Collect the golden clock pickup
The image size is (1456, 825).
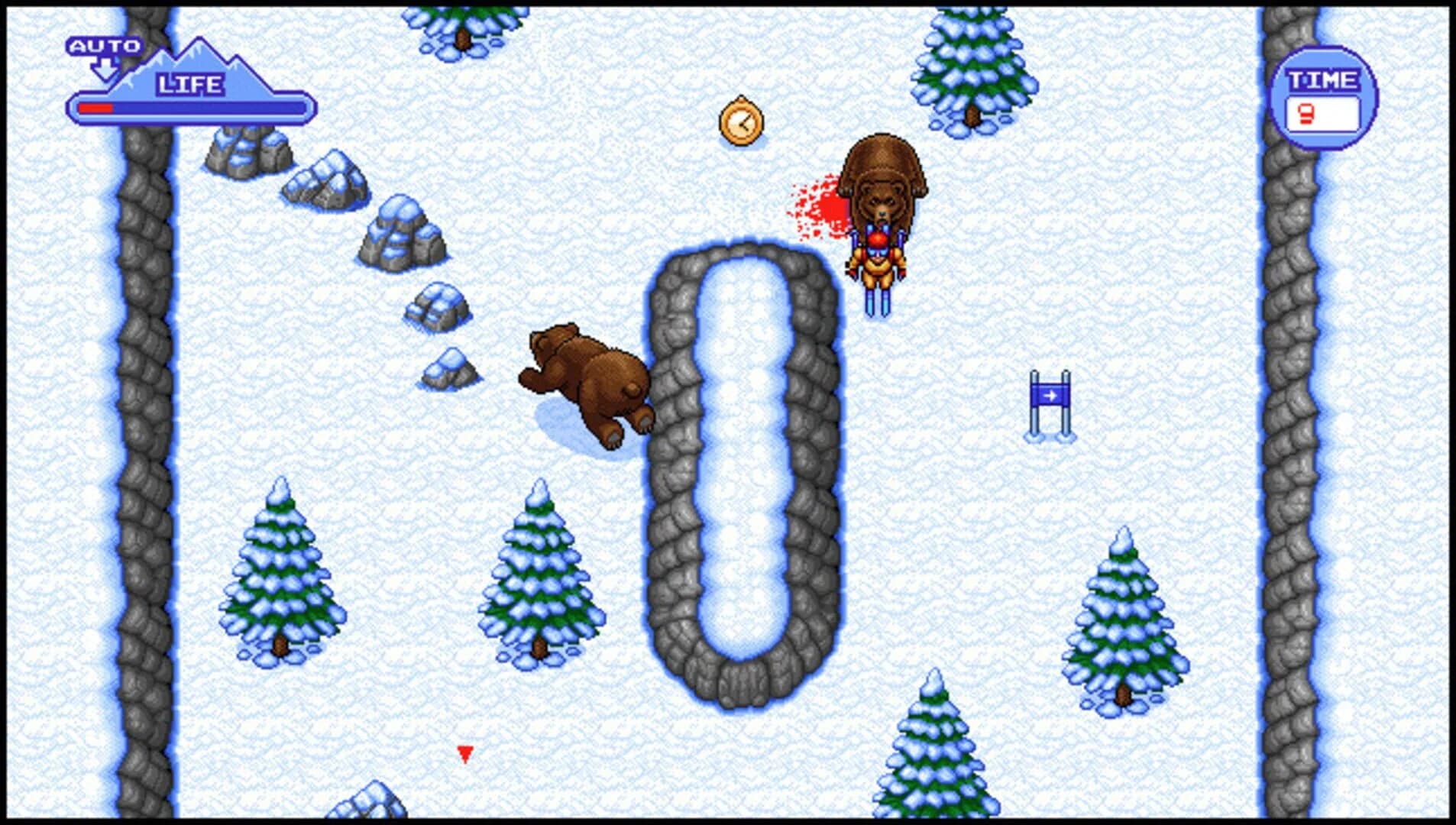[740, 121]
